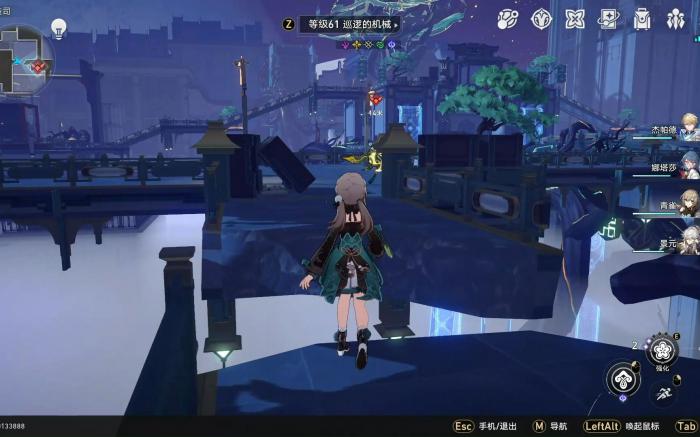Activate the 强化 flower technique skill
700x437 pixels.
click(663, 349)
